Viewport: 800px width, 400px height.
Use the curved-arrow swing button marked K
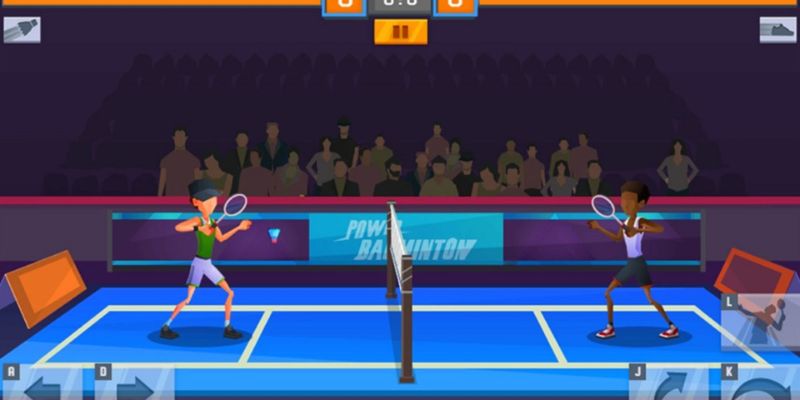[762, 385]
